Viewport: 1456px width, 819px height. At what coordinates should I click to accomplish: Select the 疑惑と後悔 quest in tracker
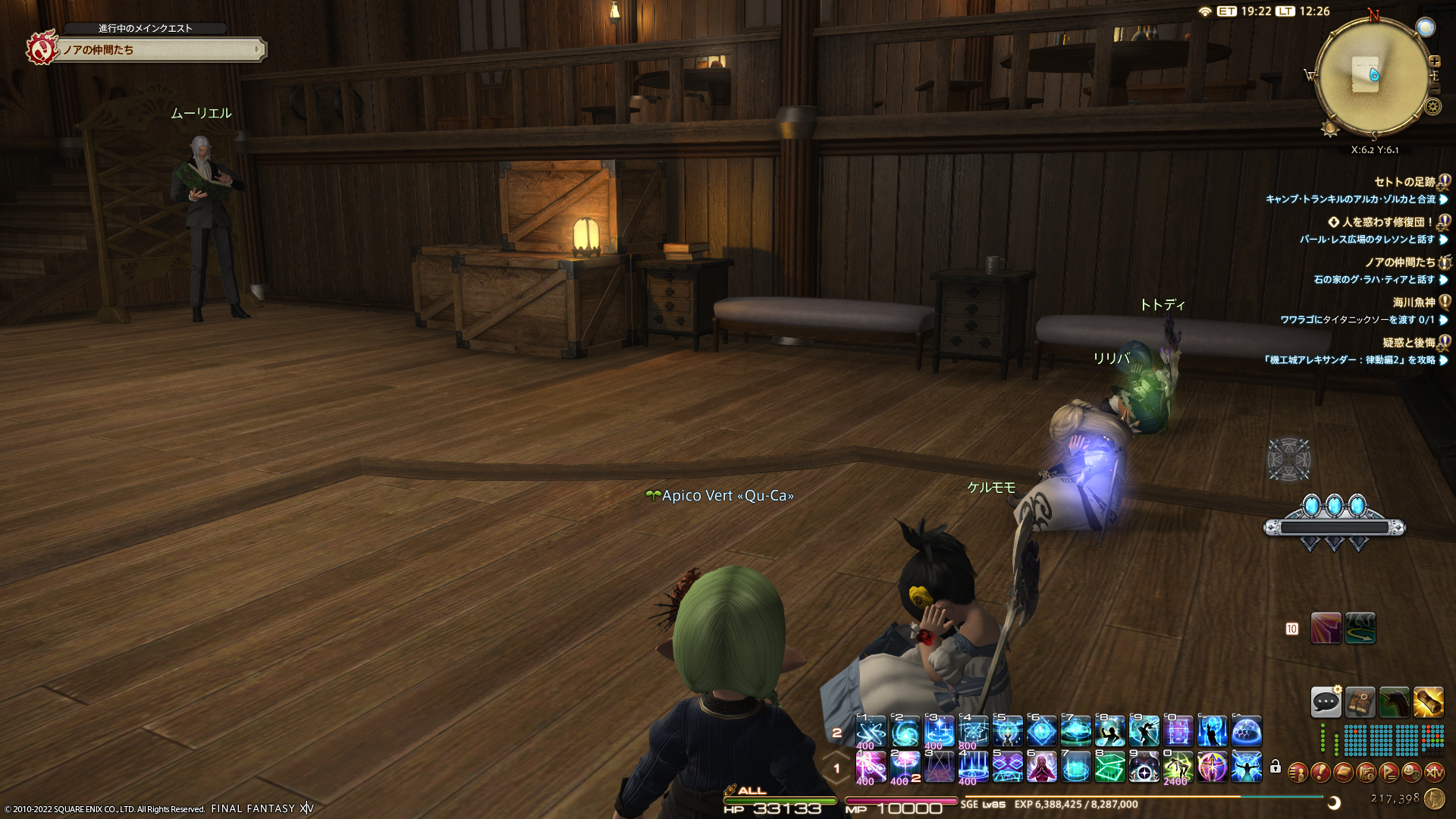pos(1408,343)
